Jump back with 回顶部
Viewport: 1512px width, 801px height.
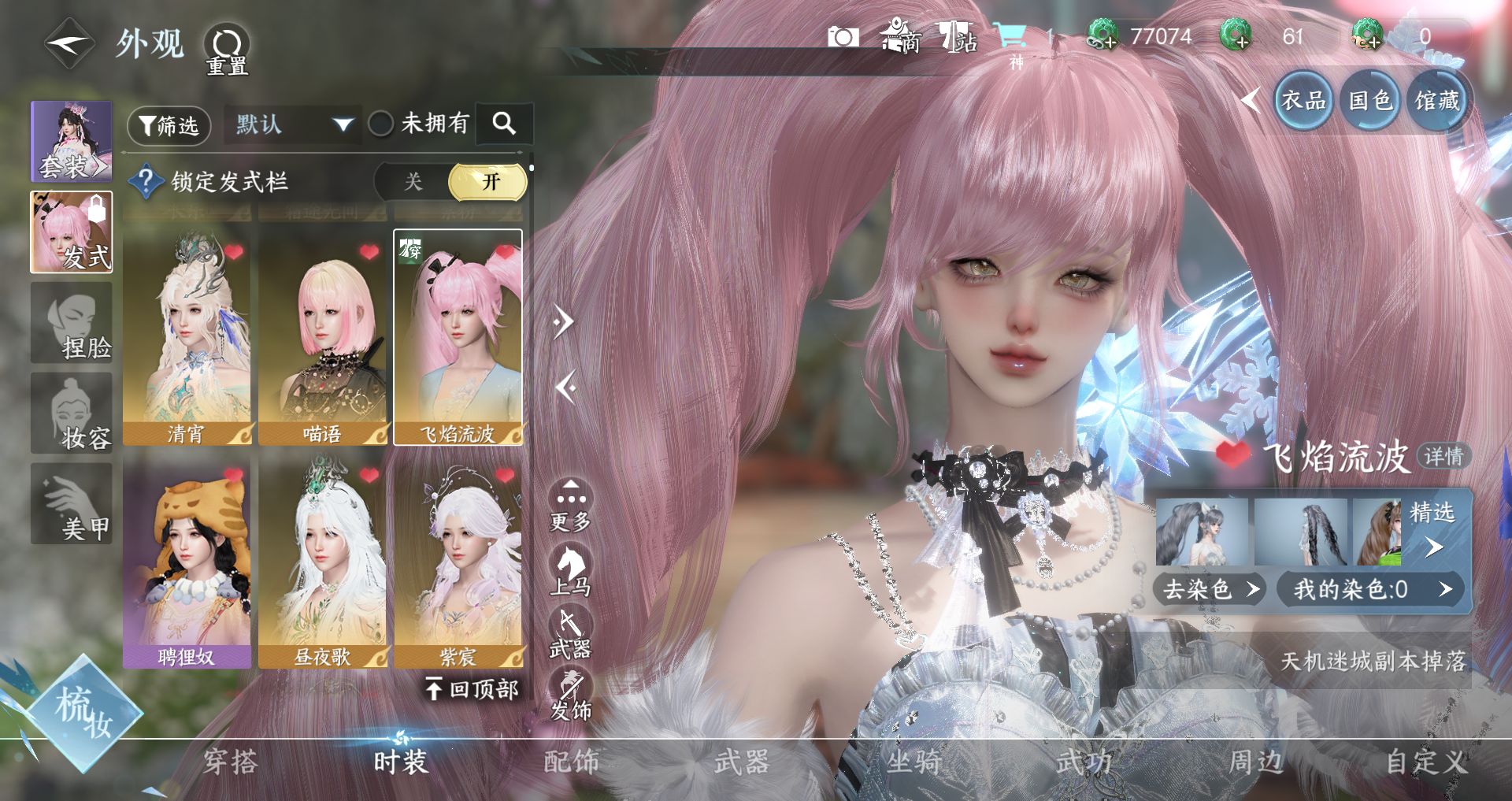point(473,690)
